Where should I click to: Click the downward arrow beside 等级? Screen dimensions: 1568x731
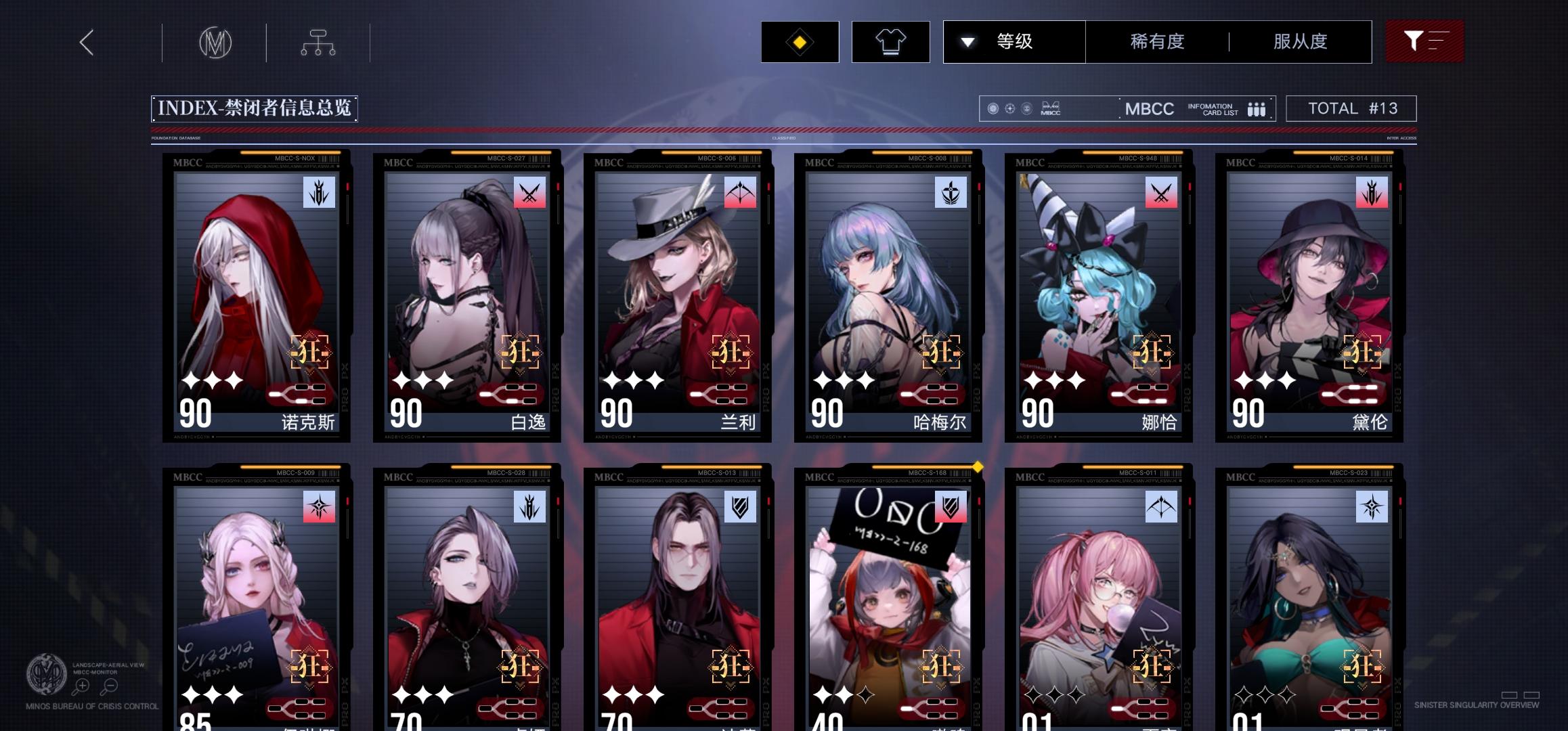[967, 41]
